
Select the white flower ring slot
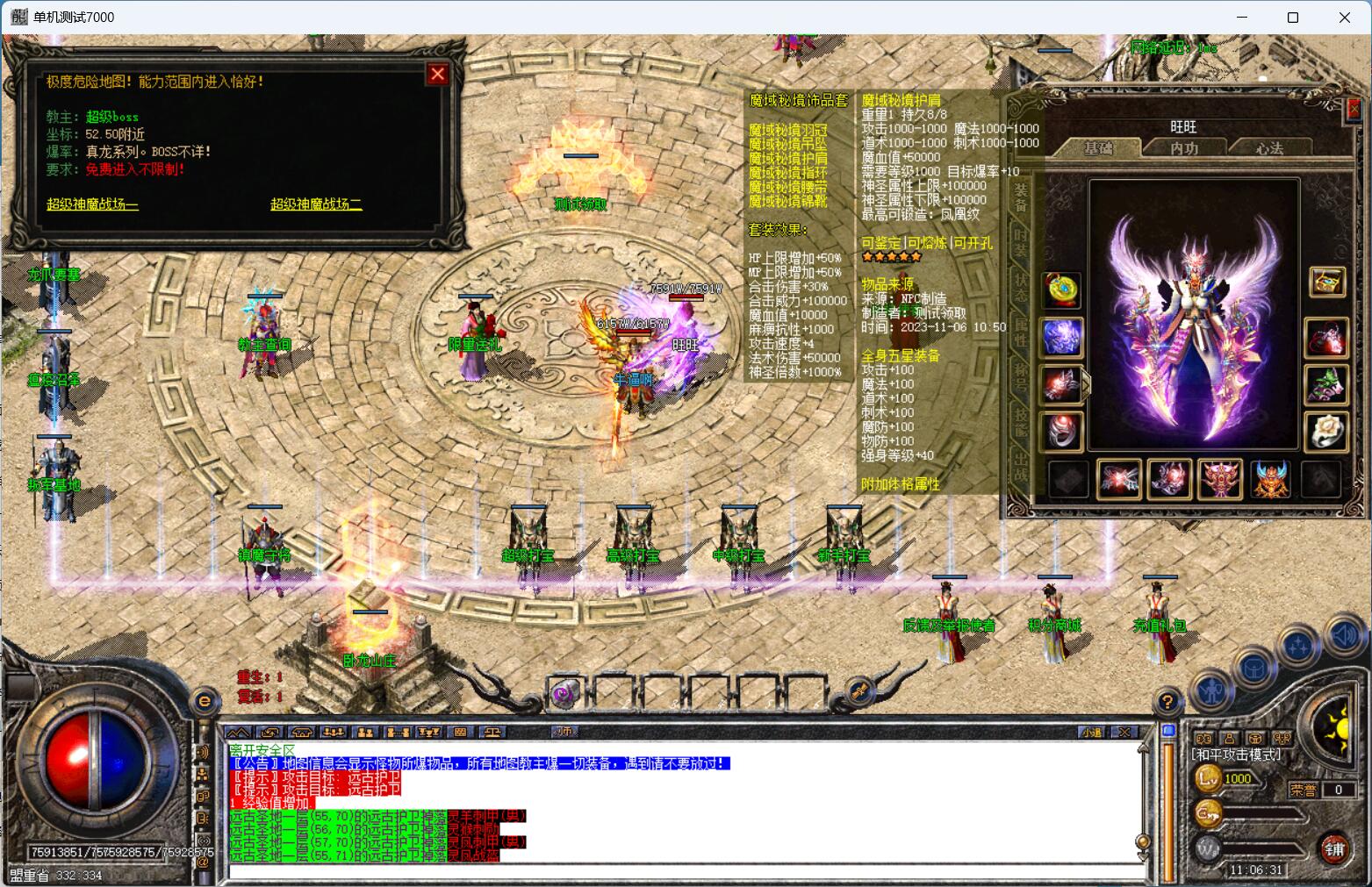pos(1325,431)
